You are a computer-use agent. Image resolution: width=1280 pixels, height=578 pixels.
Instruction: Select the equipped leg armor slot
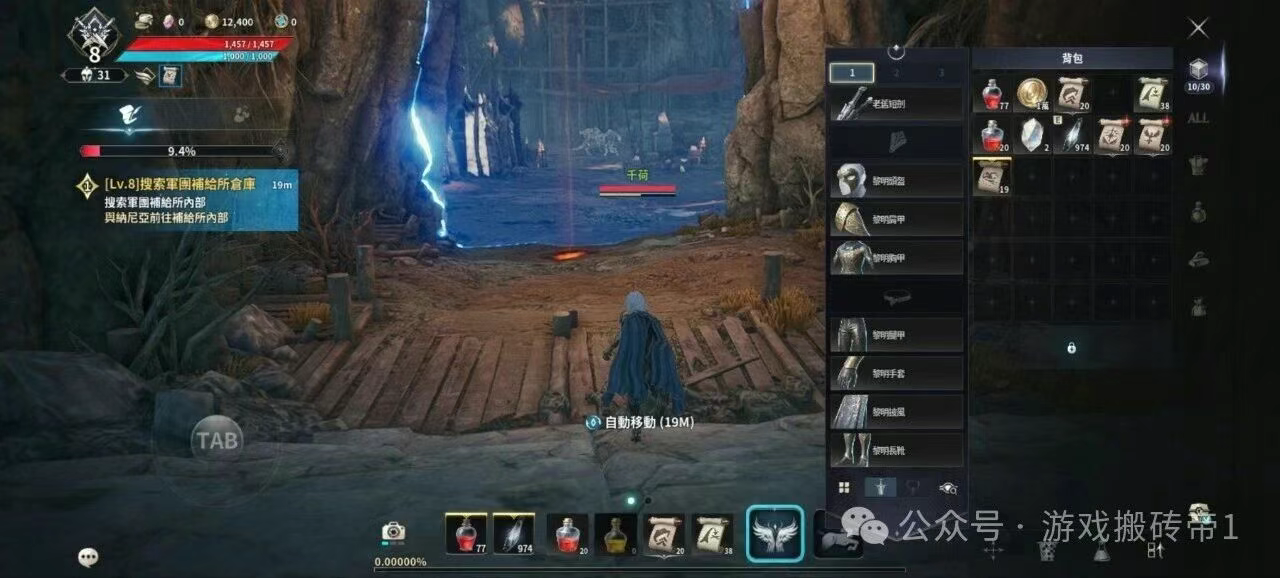pyautogui.click(x=896, y=334)
